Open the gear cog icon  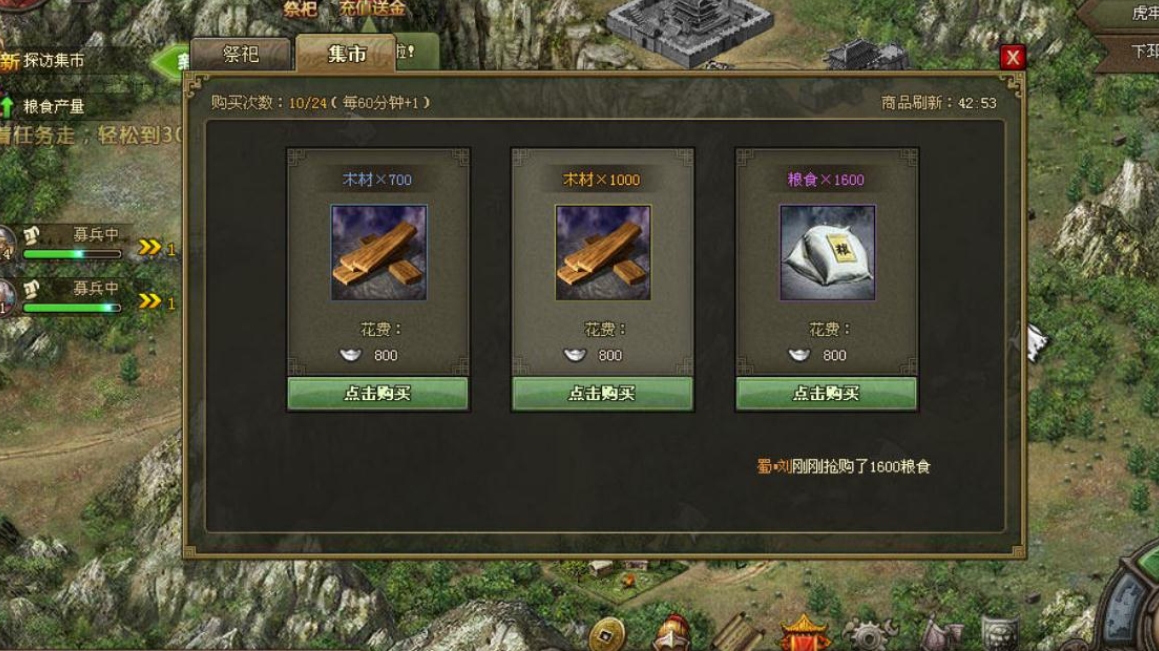[x=870, y=634]
